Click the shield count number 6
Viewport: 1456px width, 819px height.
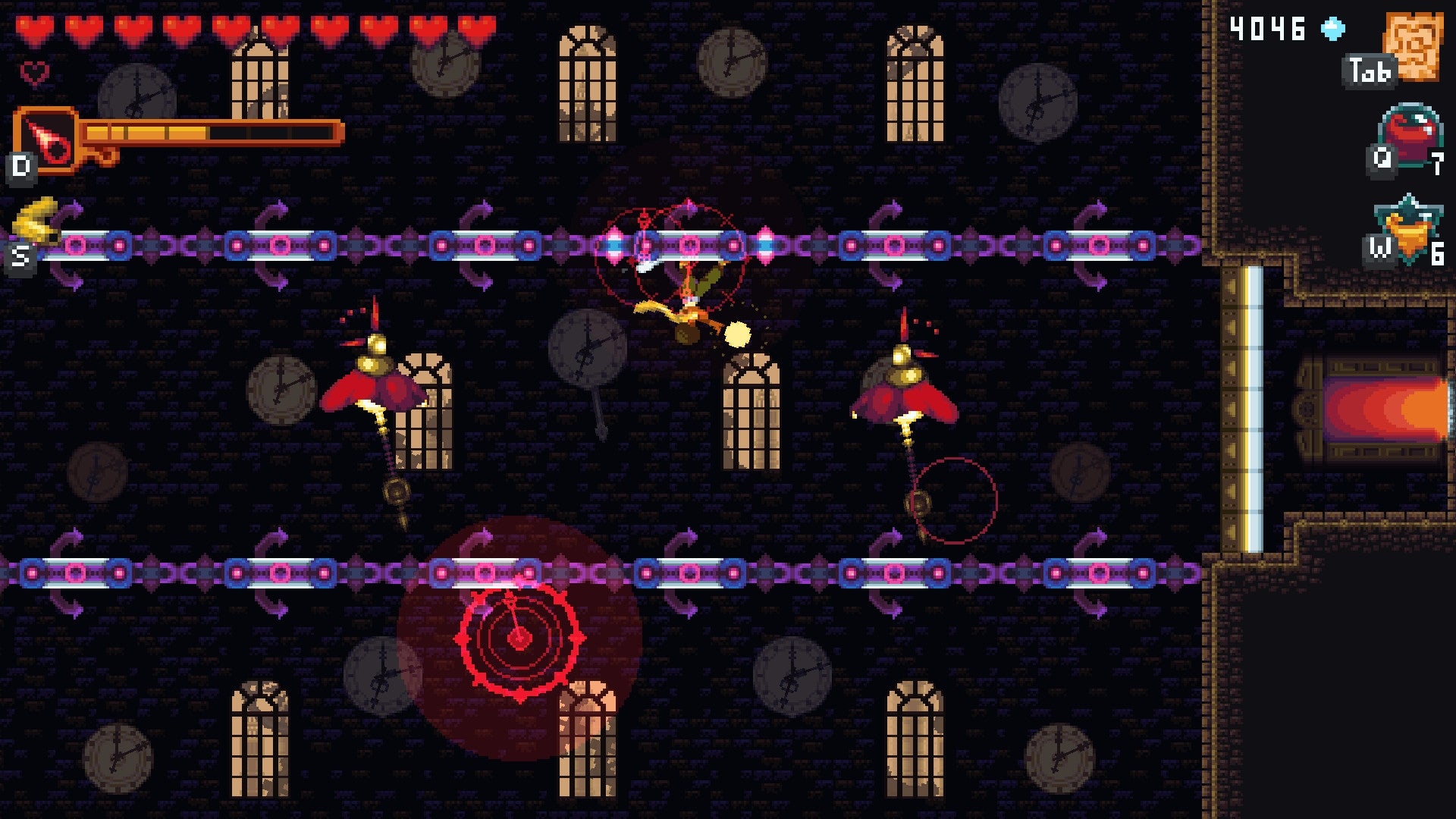pos(1438,253)
